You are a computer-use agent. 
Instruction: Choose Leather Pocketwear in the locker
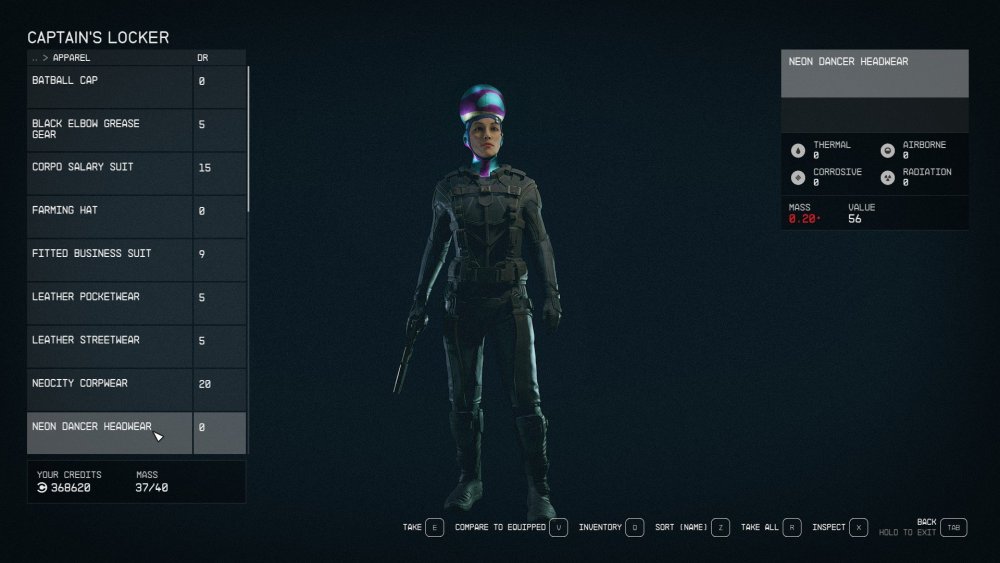pos(110,297)
